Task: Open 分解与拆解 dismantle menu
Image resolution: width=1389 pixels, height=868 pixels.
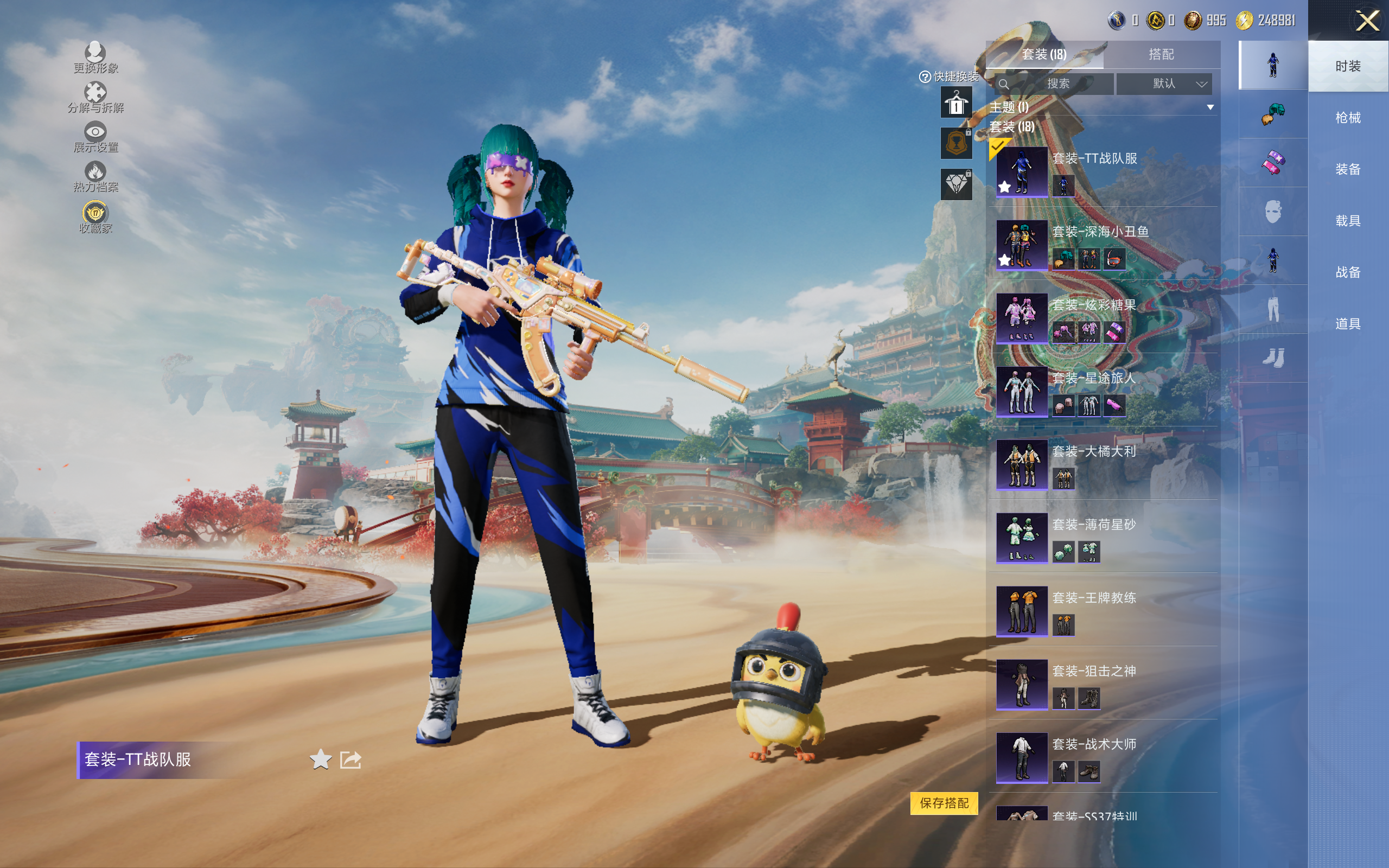Action: pyautogui.click(x=95, y=97)
